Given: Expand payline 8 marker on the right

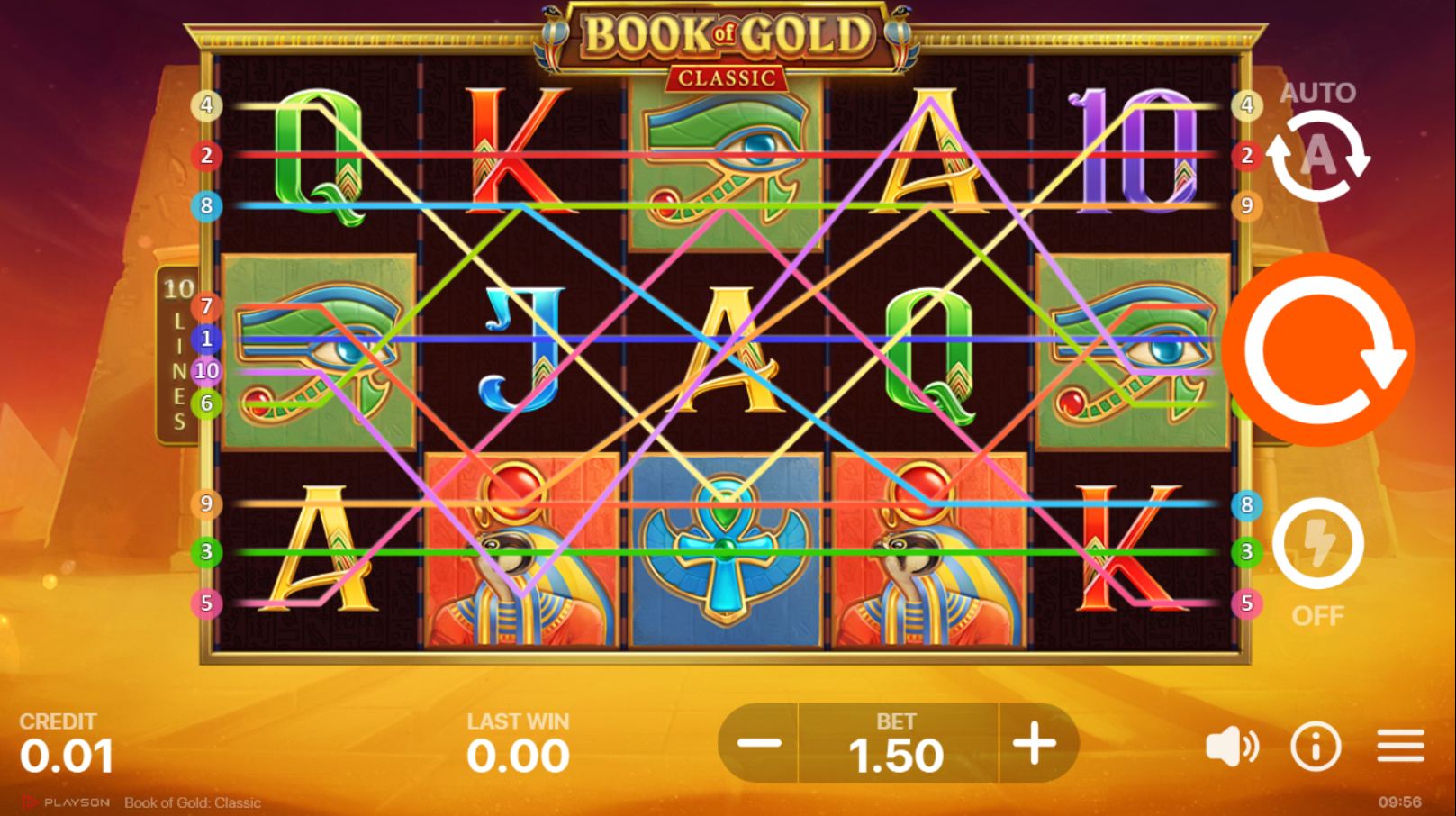Looking at the screenshot, I should [x=1246, y=505].
